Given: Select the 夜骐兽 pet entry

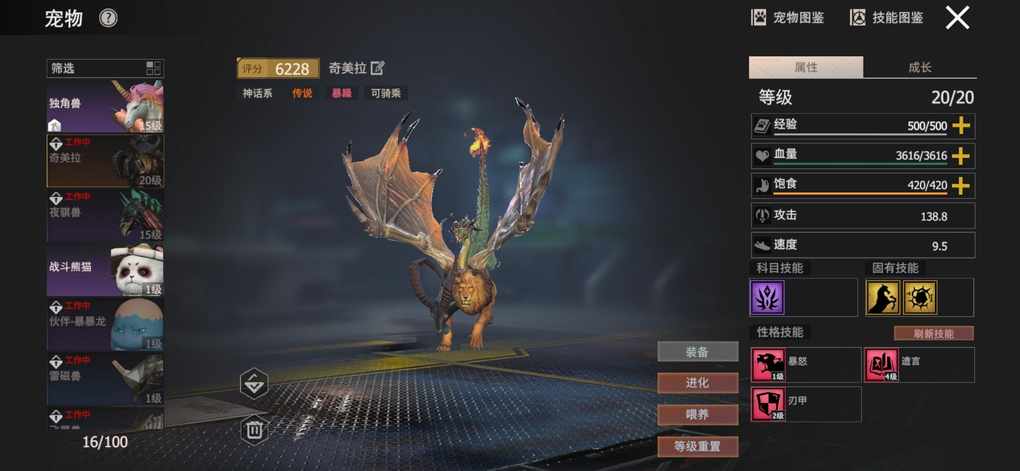Looking at the screenshot, I should [x=105, y=215].
